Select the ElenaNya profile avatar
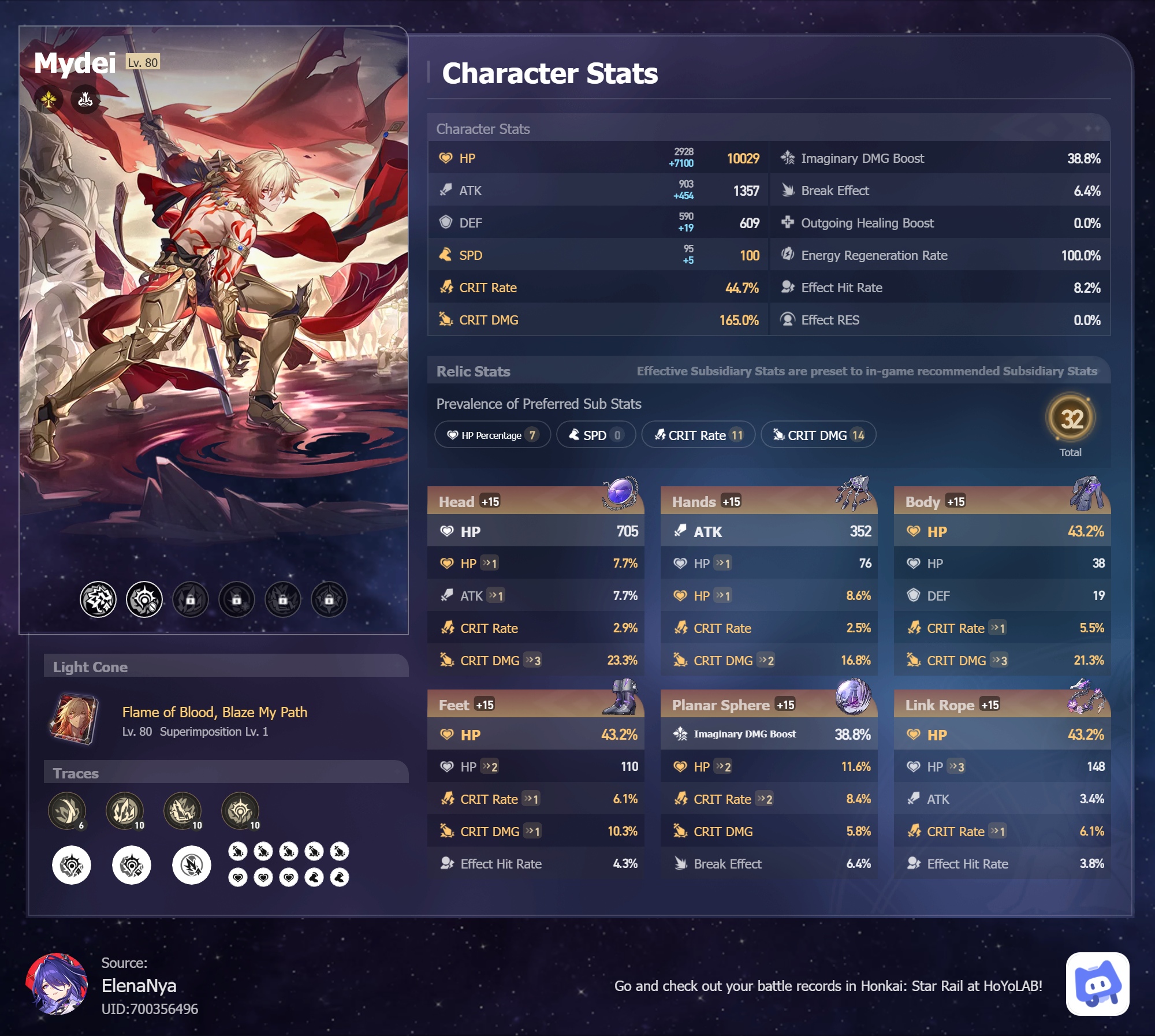 tap(57, 984)
